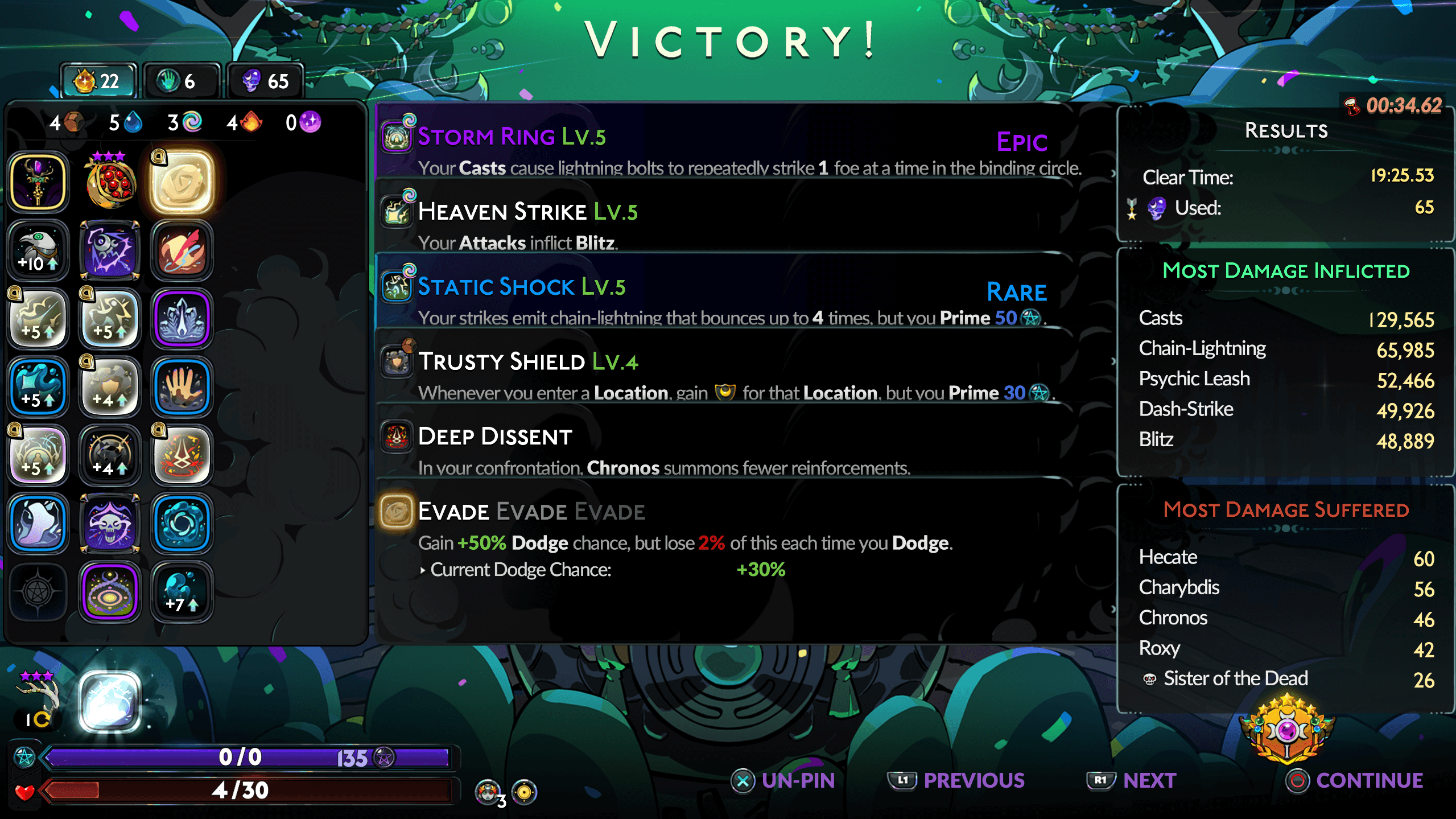The height and width of the screenshot is (819, 1456).
Task: Select the Storm Ring boon icon
Action: click(x=397, y=136)
